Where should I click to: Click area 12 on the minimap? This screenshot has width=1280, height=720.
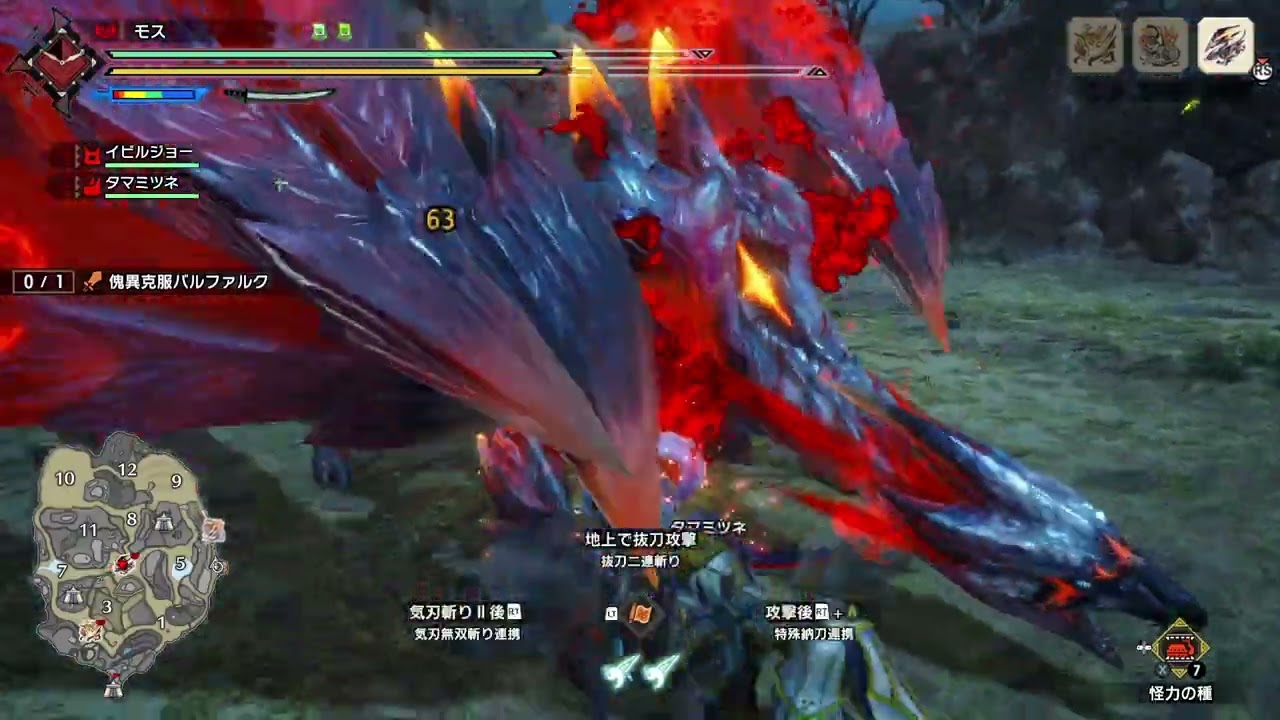point(127,470)
